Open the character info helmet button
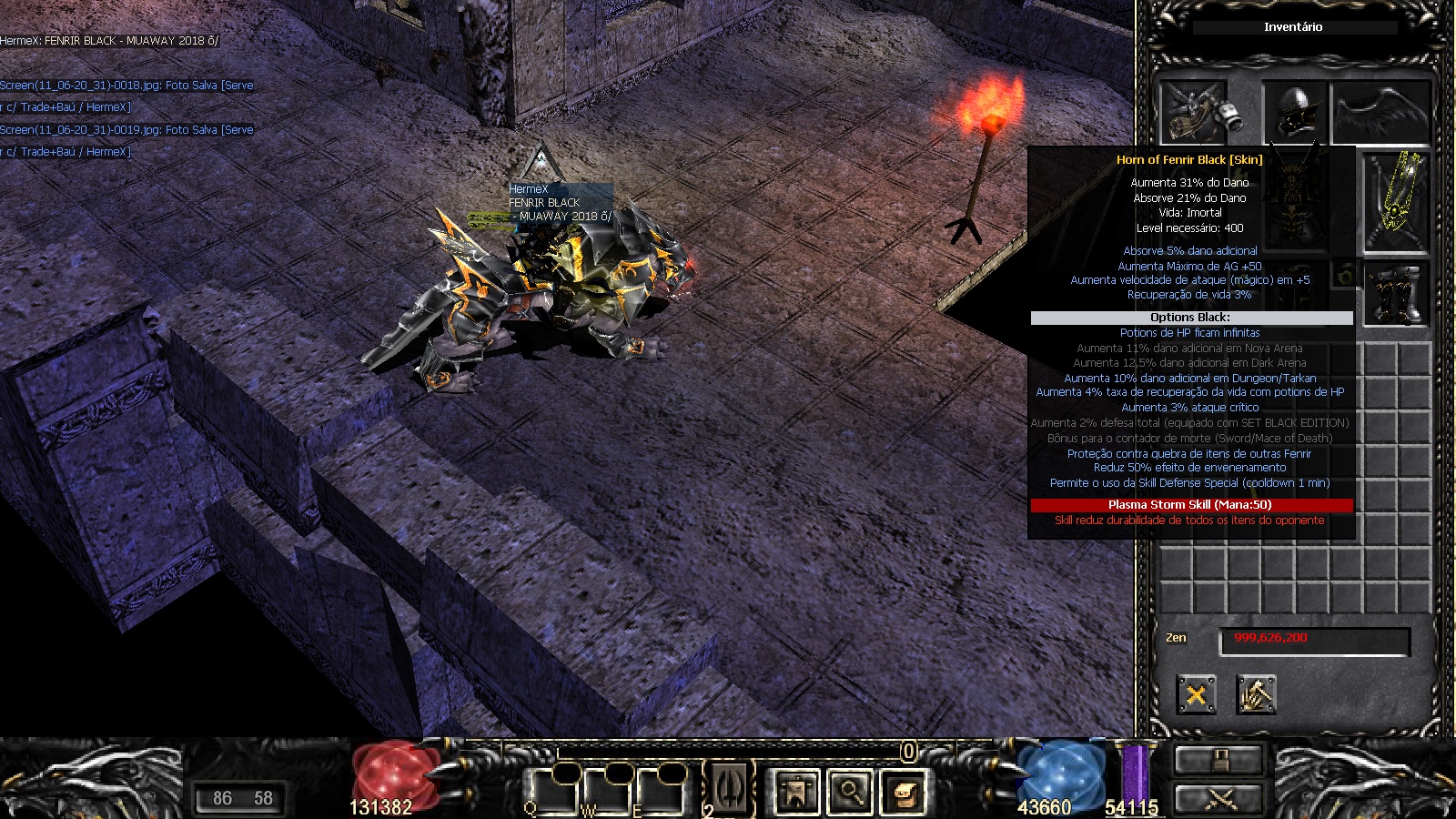1456x819 pixels. pyautogui.click(x=795, y=792)
